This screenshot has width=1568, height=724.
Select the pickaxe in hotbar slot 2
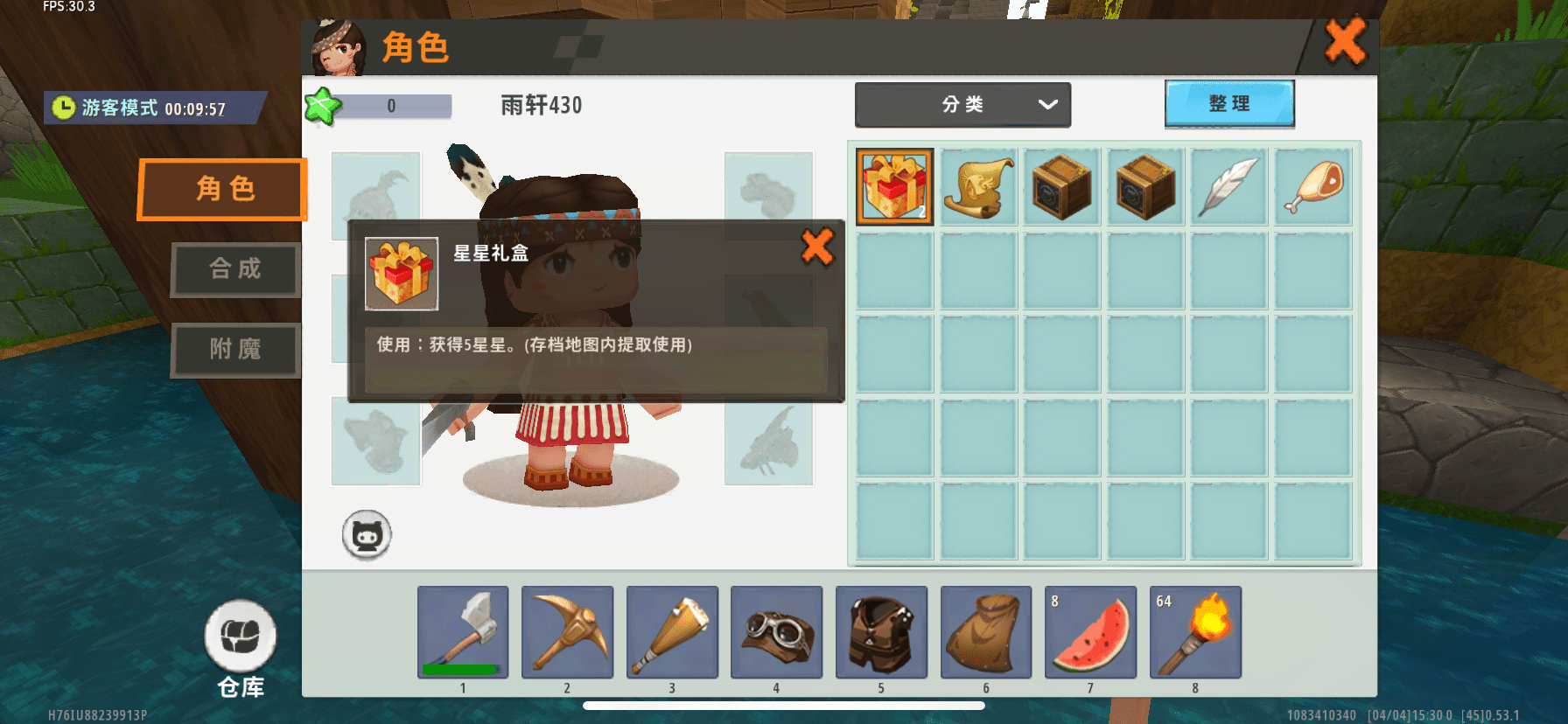pos(568,632)
